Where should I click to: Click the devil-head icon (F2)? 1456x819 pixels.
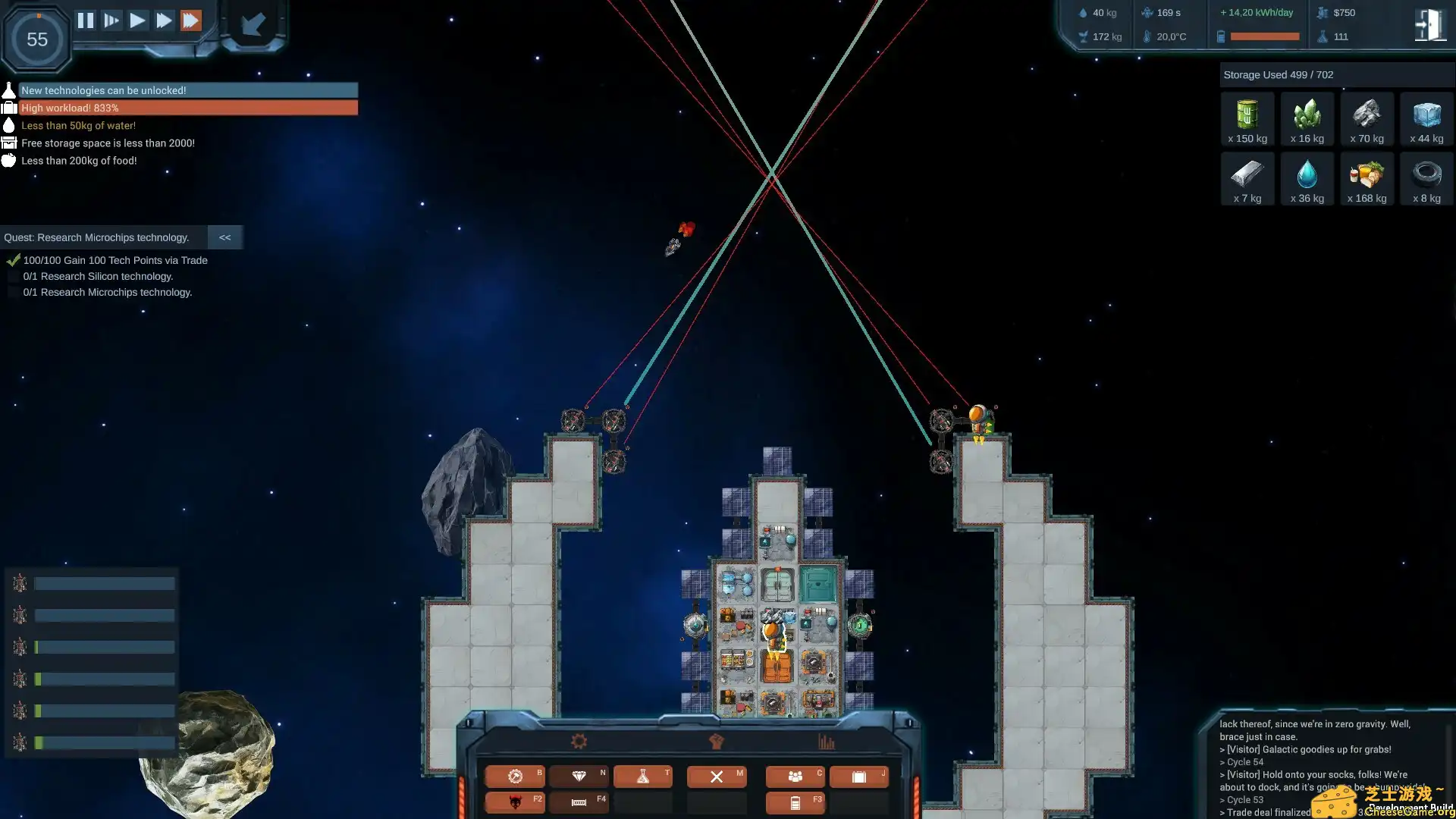[x=516, y=802]
